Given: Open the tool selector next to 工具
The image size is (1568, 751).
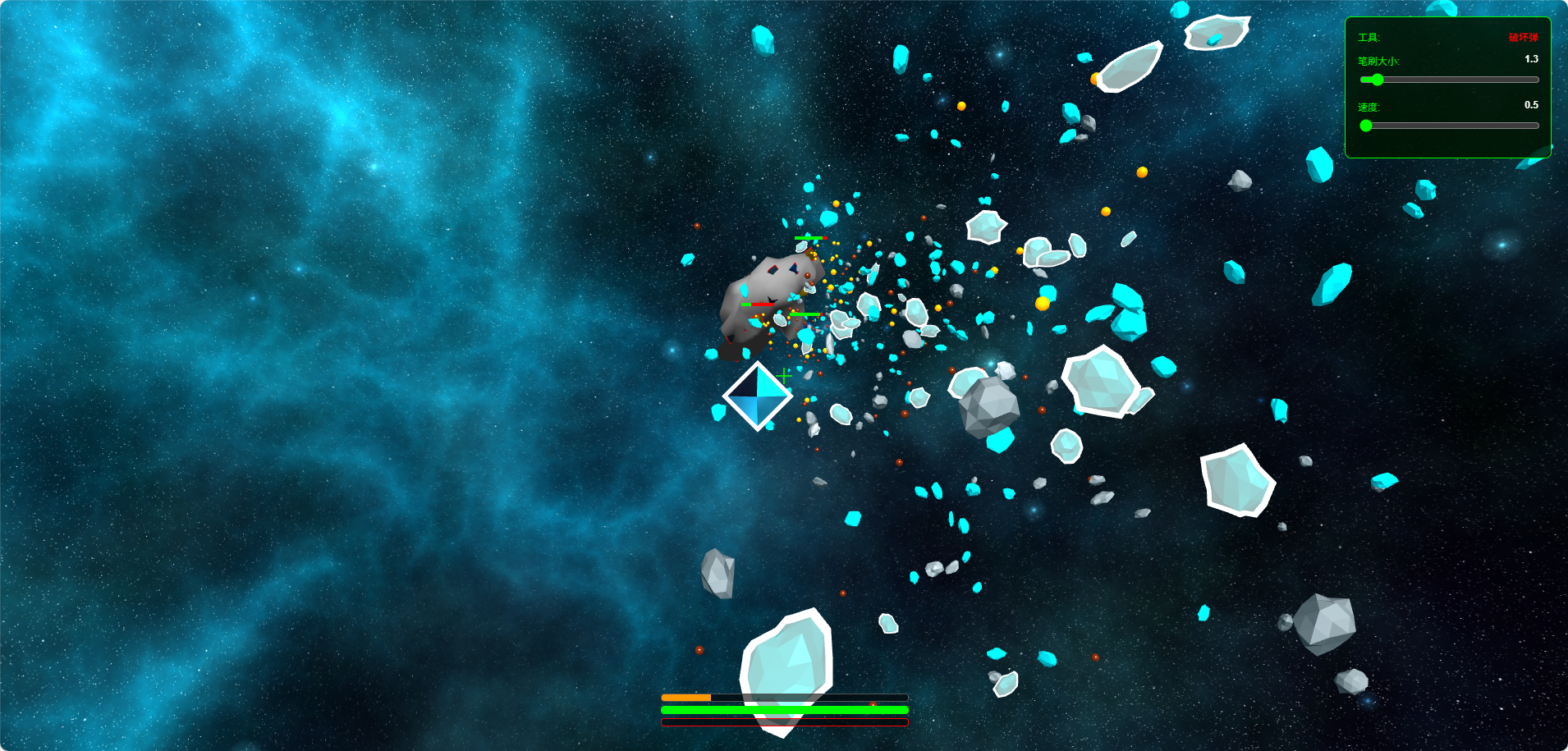Looking at the screenshot, I should (x=1523, y=37).
